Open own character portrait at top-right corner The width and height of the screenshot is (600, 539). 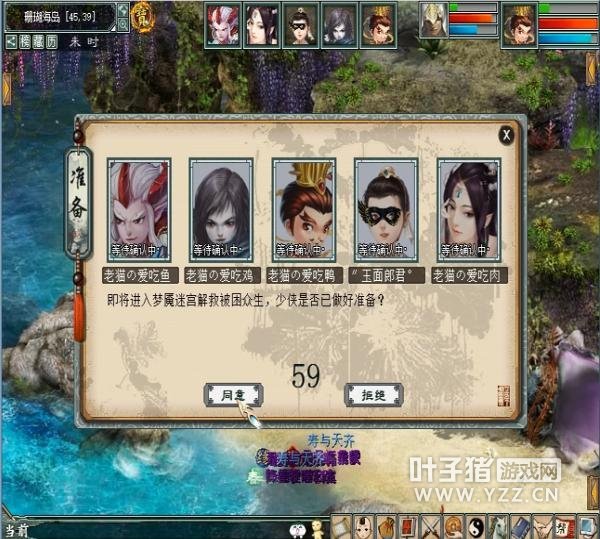[519, 22]
